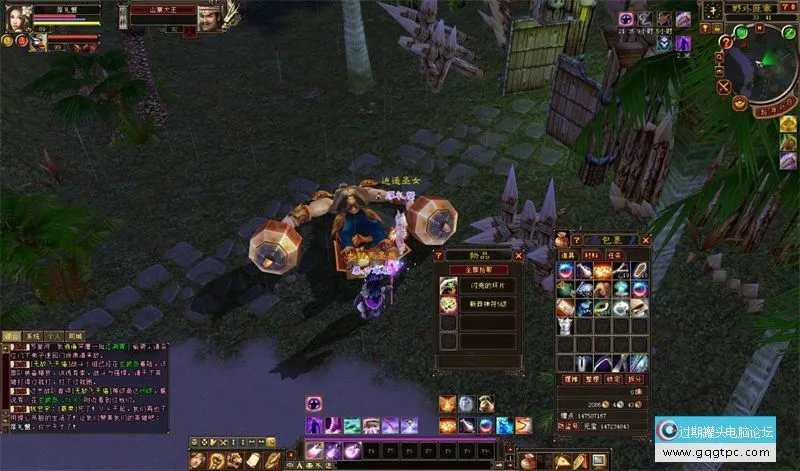Viewport: 800px width, 471px height.
Task: Select the silver armor item in bag
Action: 566,326
